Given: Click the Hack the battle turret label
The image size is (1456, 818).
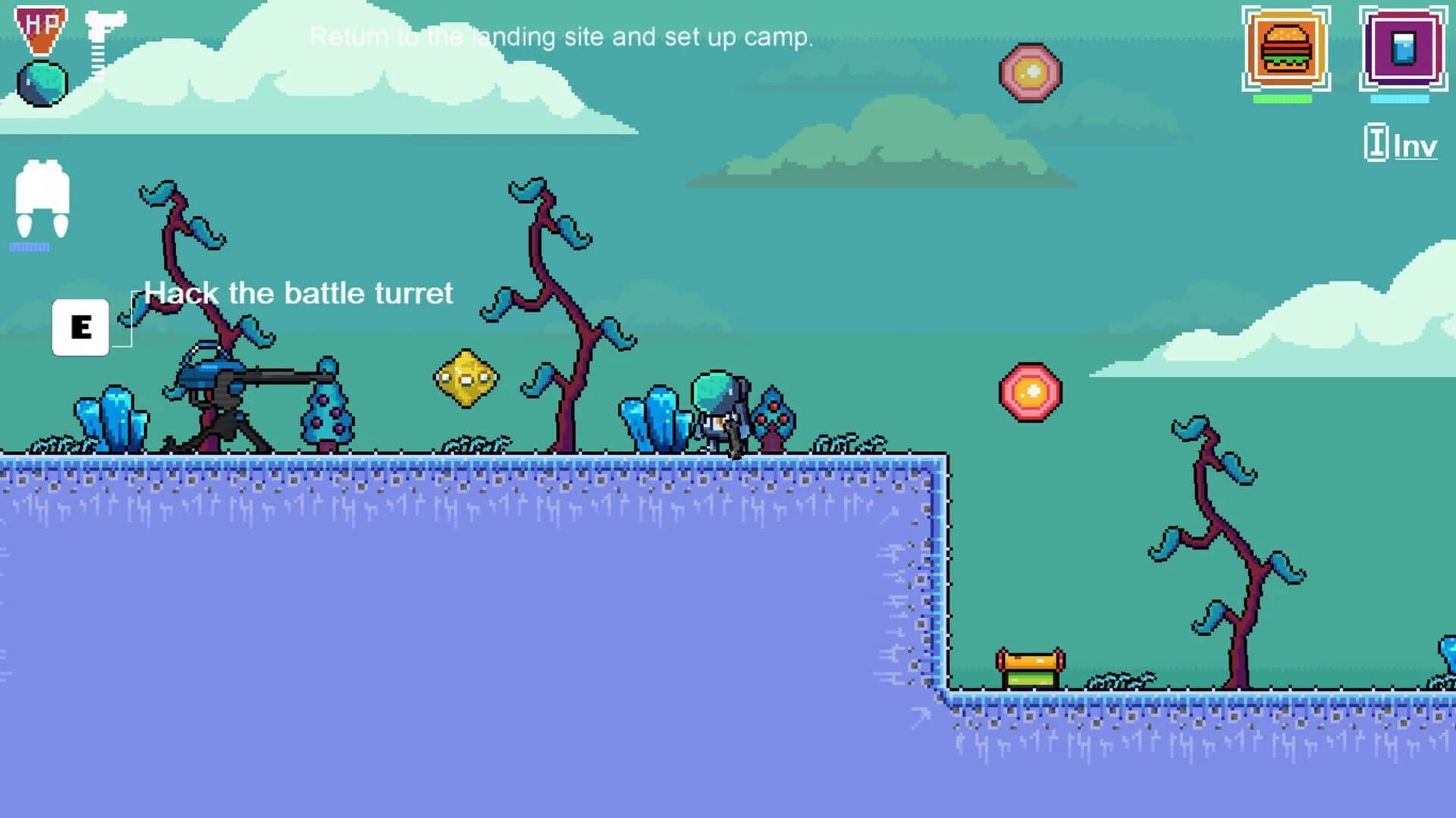Looking at the screenshot, I should pyautogui.click(x=299, y=293).
